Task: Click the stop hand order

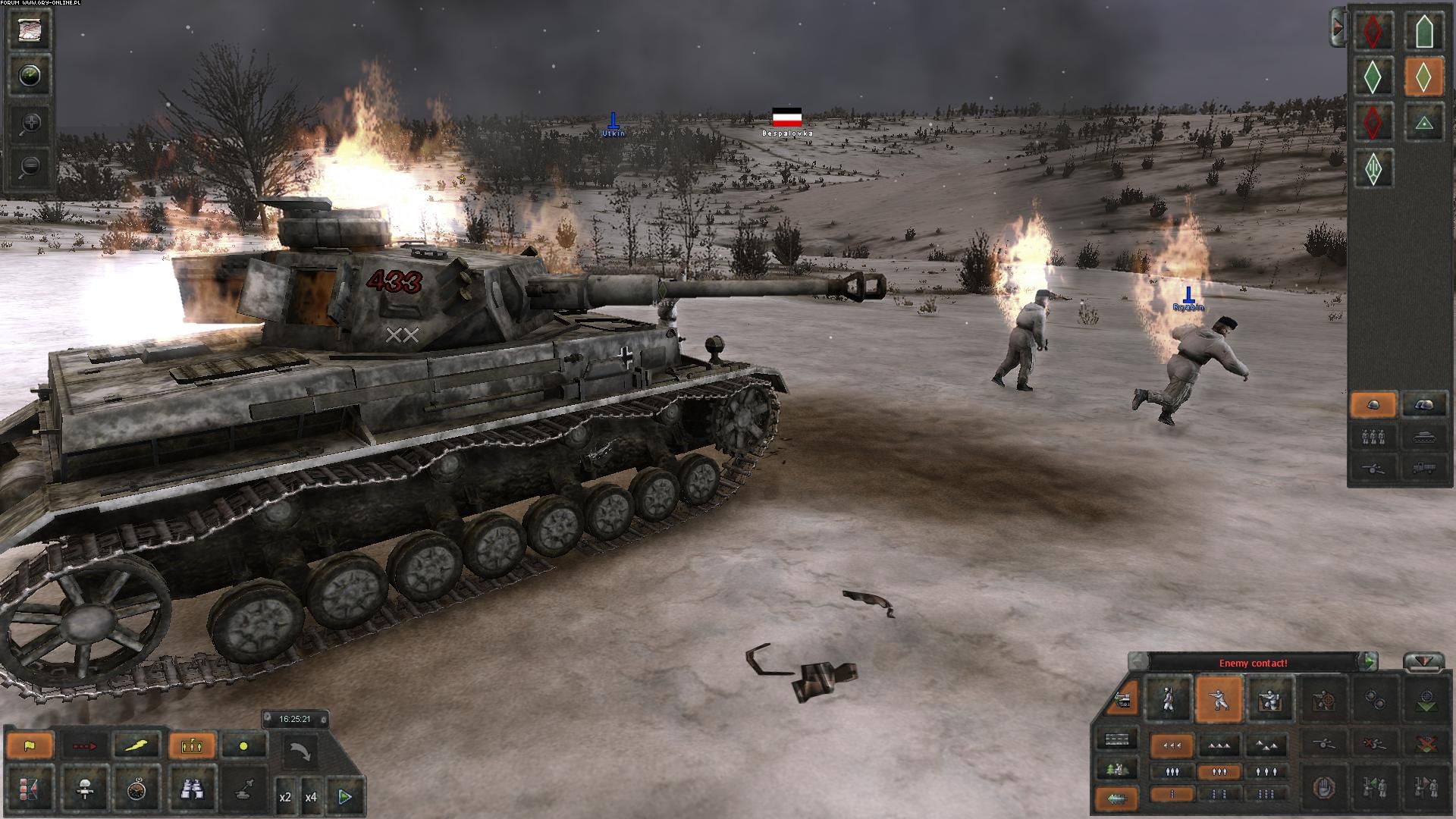Action: click(1322, 786)
